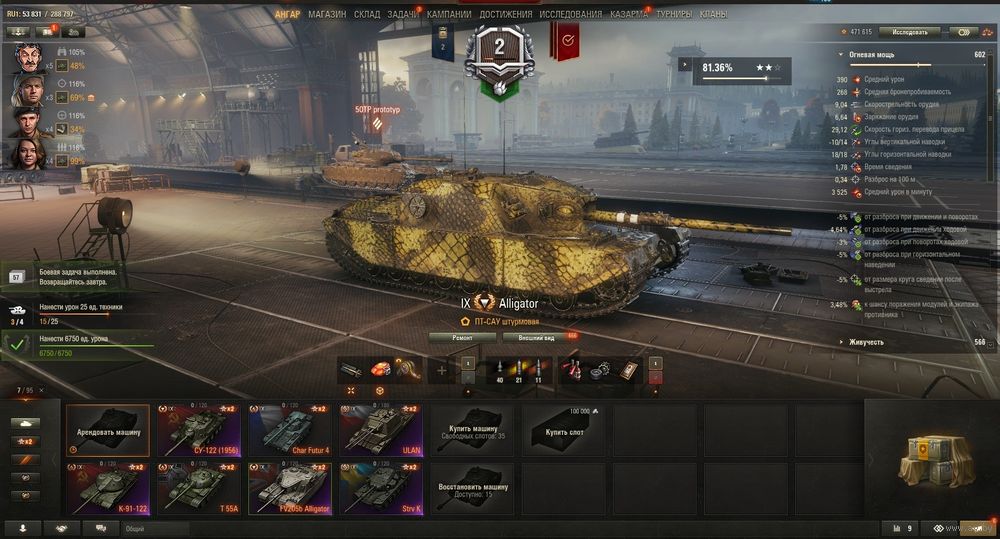Image resolution: width=1000 pixels, height=539 pixels.
Task: Choose the Strv K tank
Action: click(x=382, y=488)
